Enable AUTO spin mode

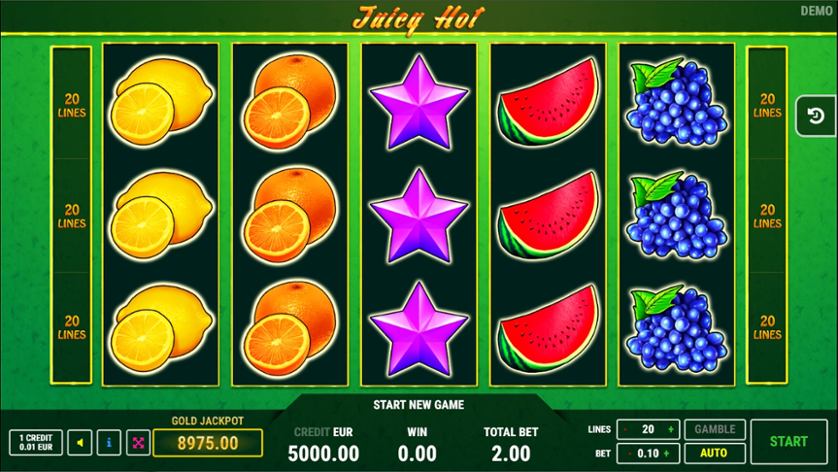pos(714,453)
